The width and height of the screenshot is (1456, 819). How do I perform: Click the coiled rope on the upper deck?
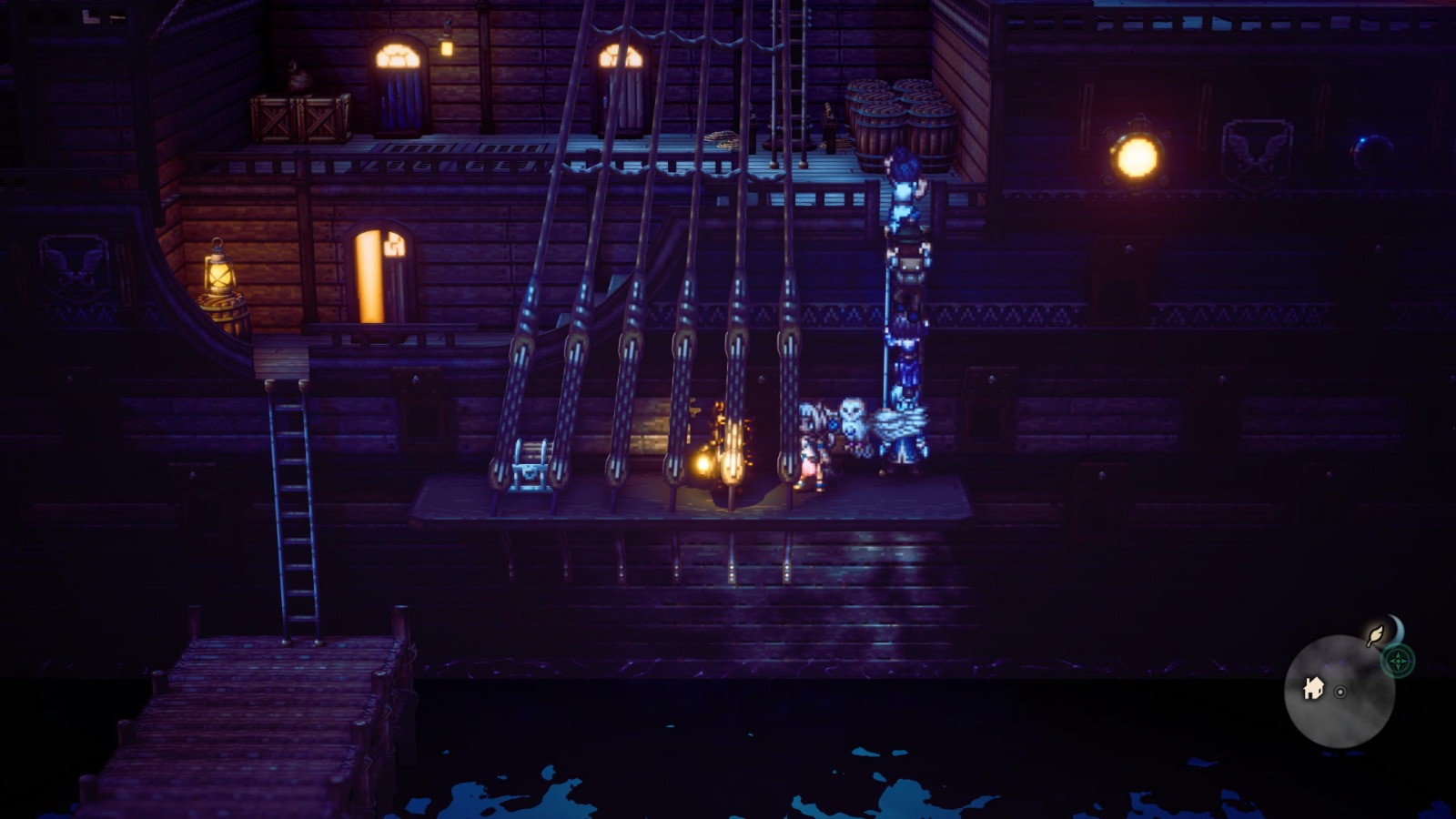point(722,138)
